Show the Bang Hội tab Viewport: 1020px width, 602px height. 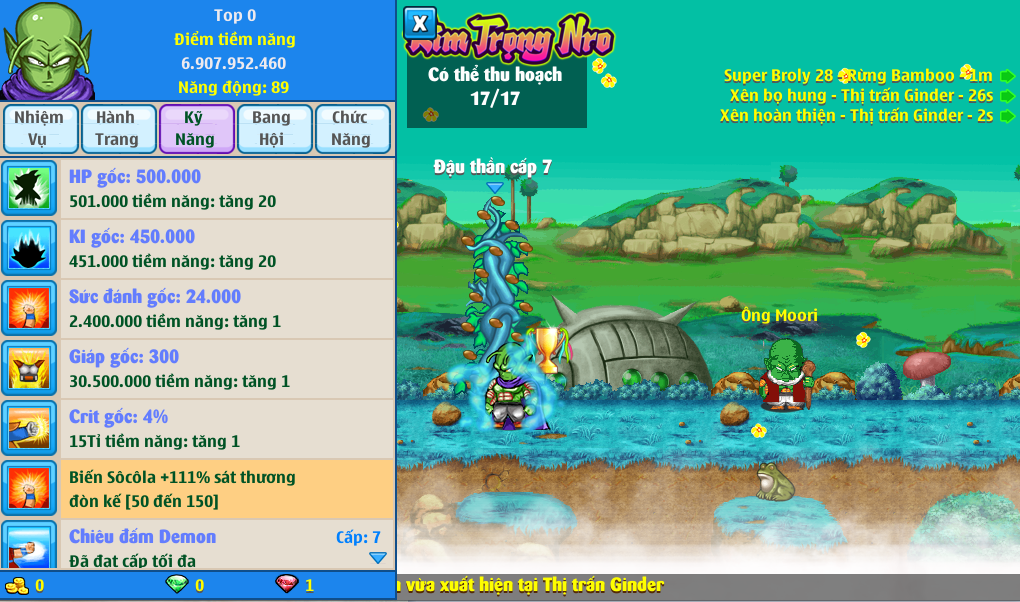click(273, 129)
